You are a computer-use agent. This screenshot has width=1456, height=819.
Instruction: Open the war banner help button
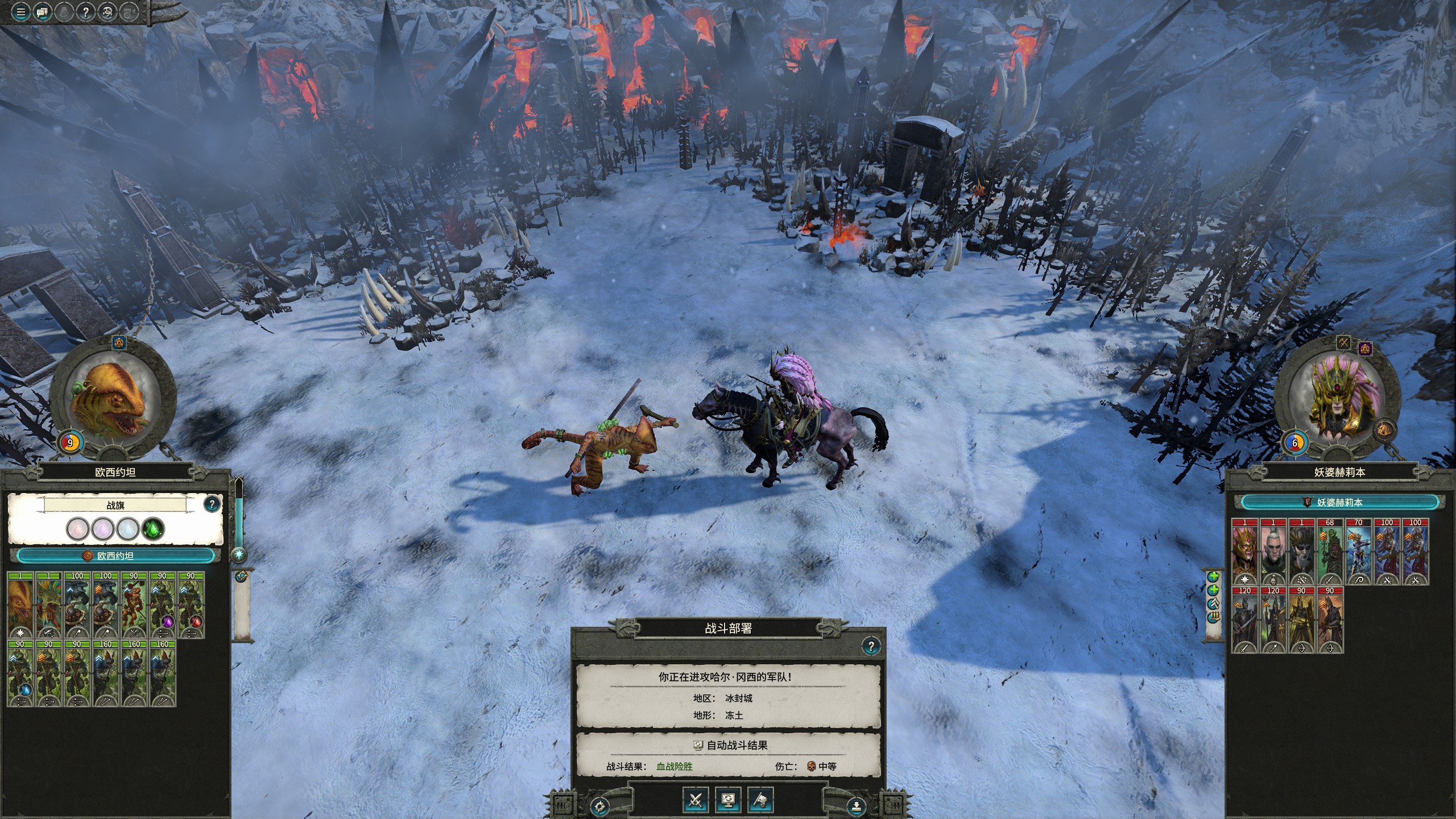click(x=212, y=503)
